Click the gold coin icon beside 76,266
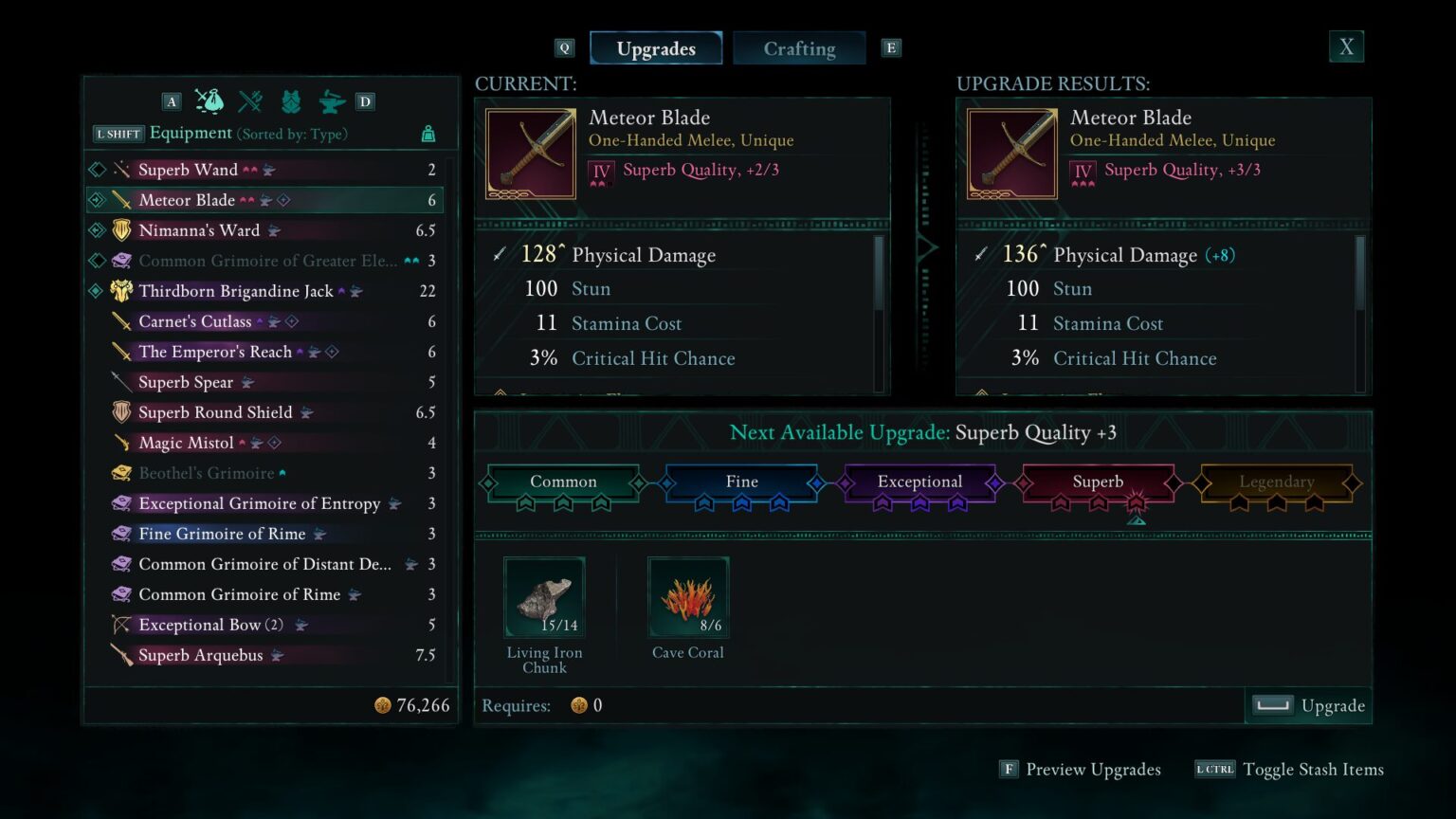Viewport: 1456px width, 819px height. (x=383, y=705)
